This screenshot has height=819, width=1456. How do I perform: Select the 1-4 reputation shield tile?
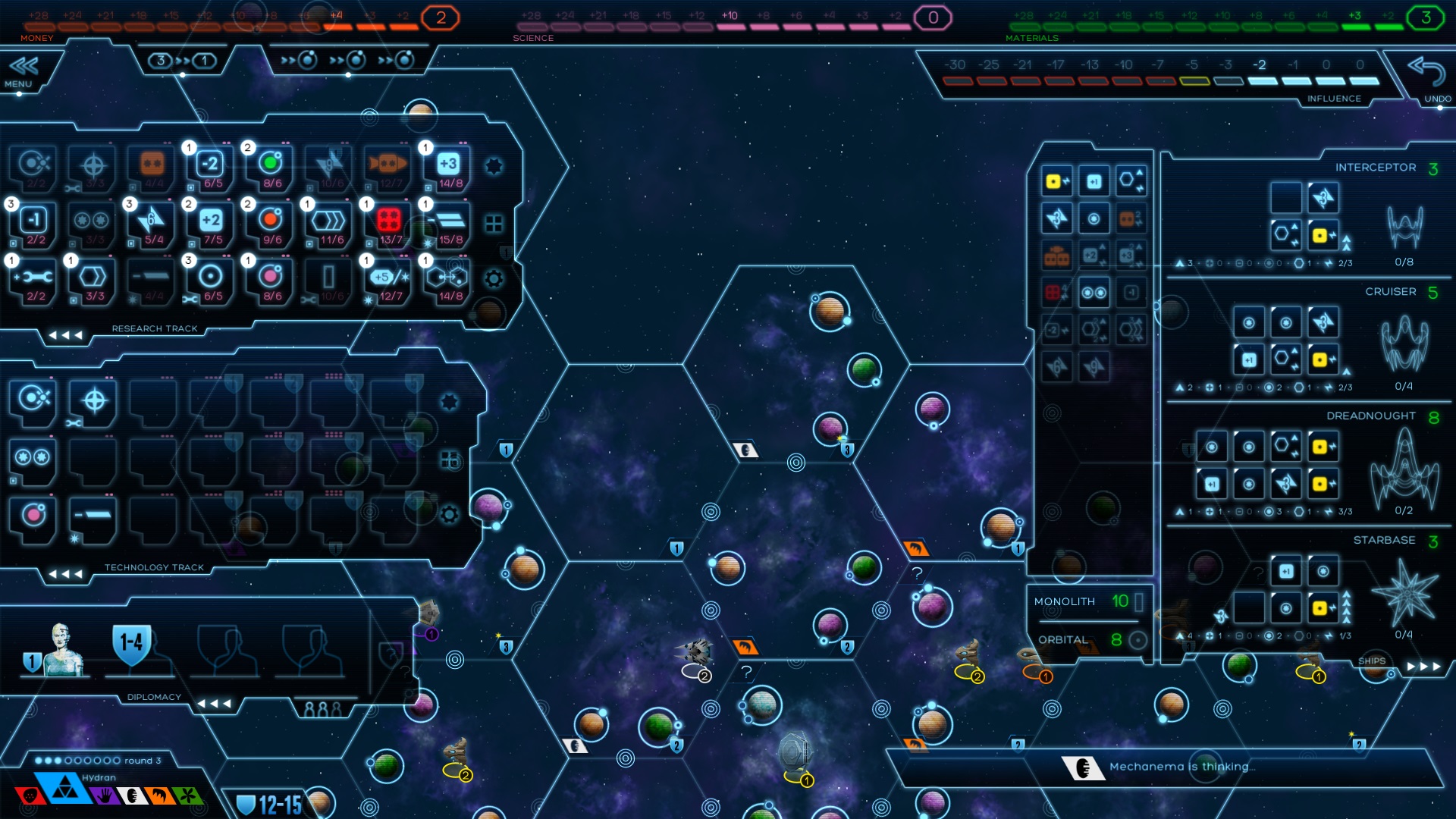point(132,645)
